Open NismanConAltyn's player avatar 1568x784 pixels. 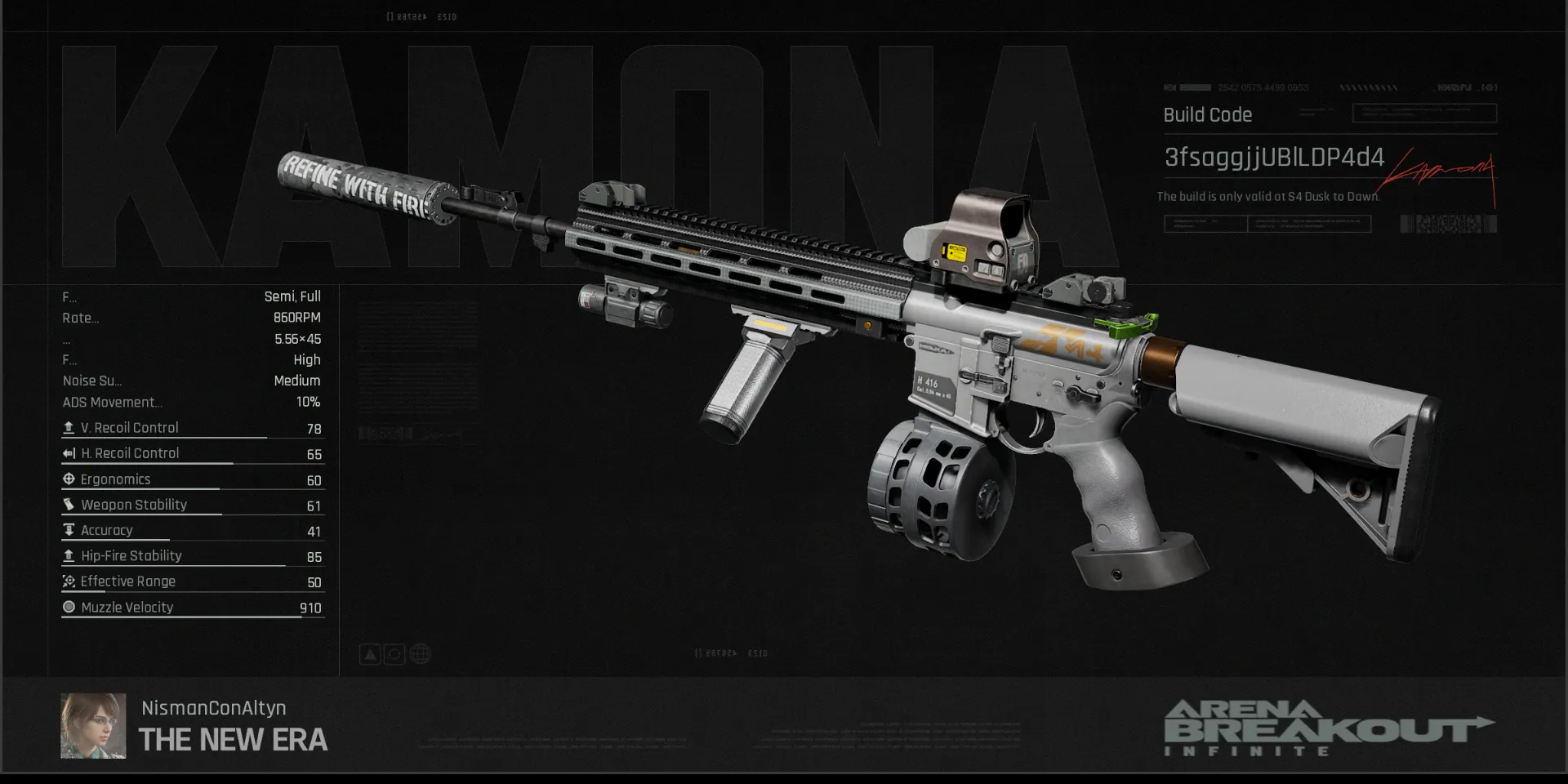pos(93,726)
